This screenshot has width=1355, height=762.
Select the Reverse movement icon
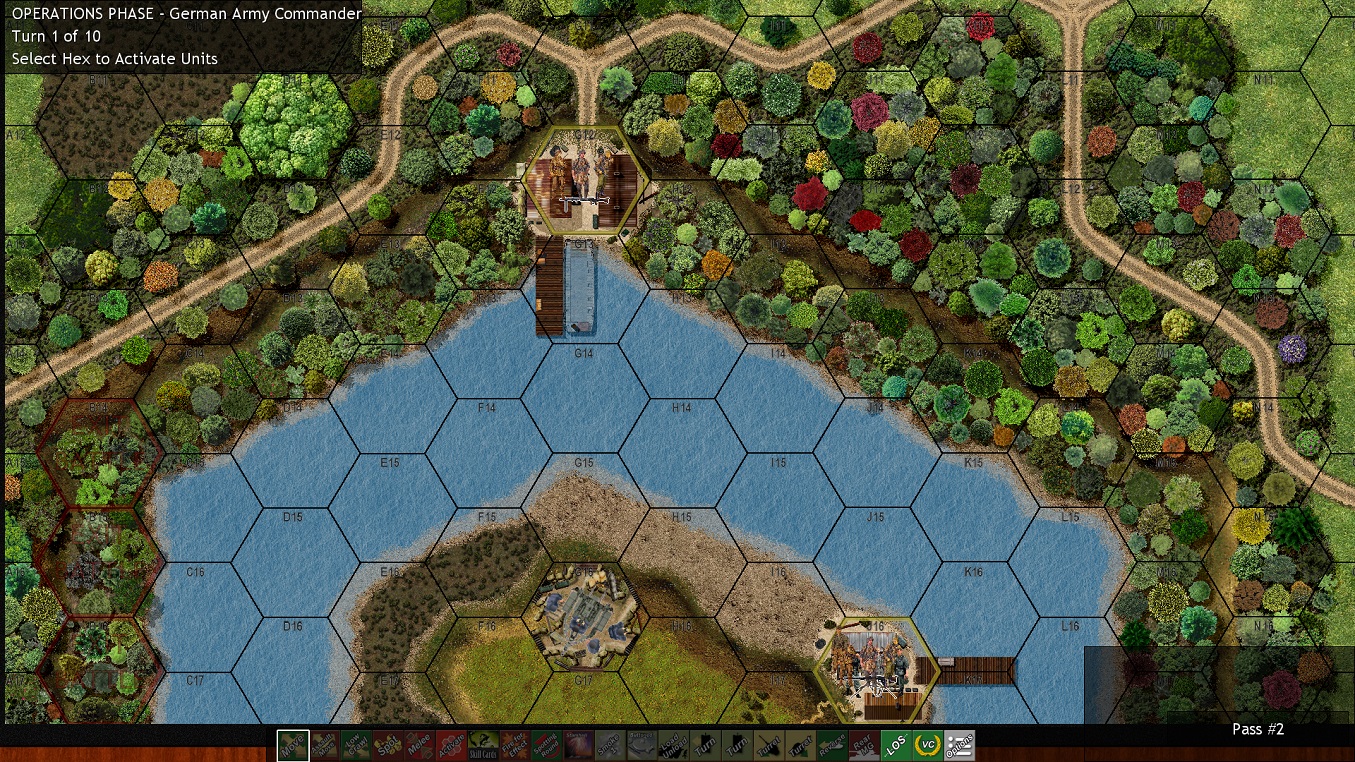coord(830,745)
